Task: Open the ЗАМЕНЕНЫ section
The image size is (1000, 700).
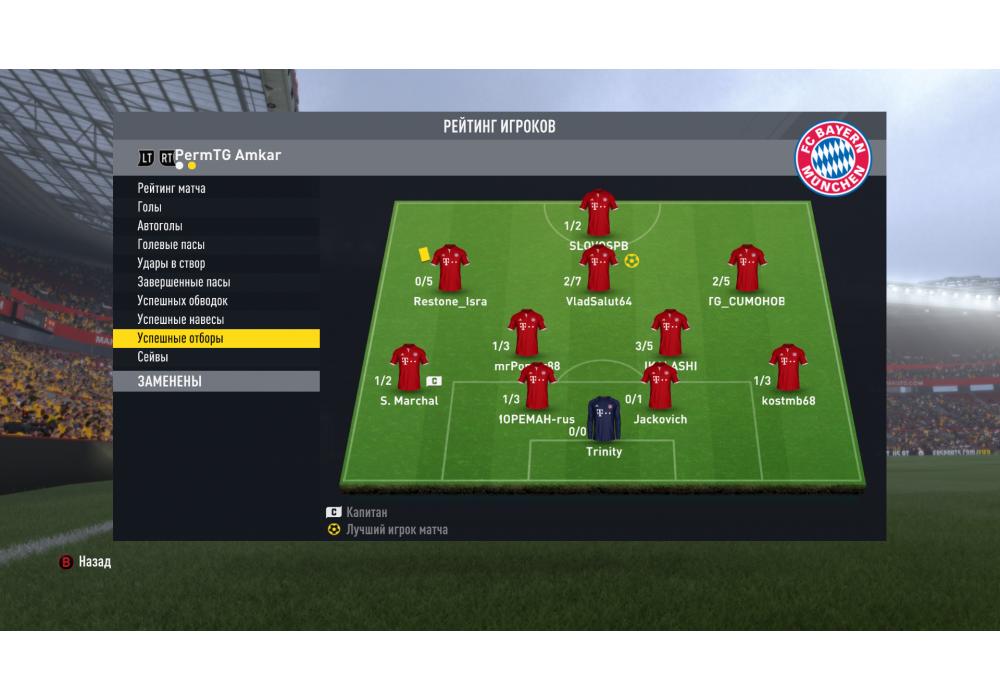Action: point(216,381)
